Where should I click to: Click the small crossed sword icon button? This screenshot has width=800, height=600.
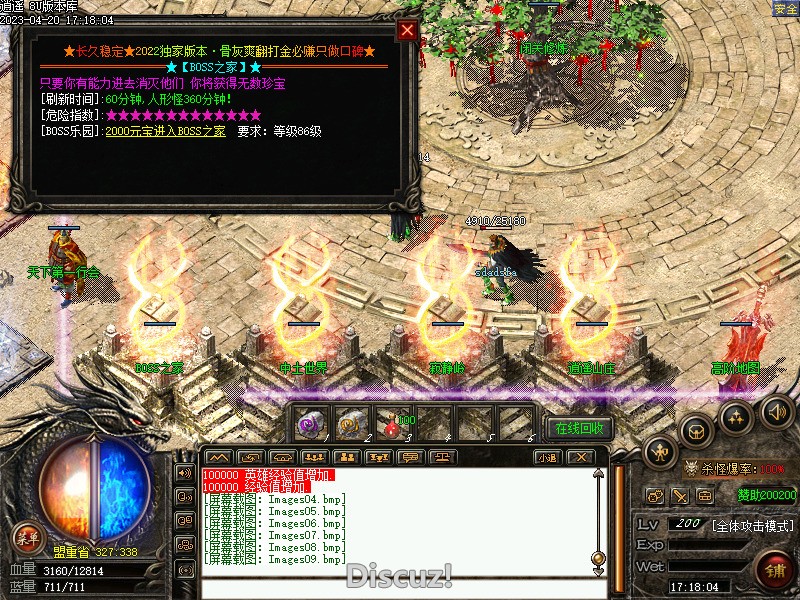coord(680,495)
